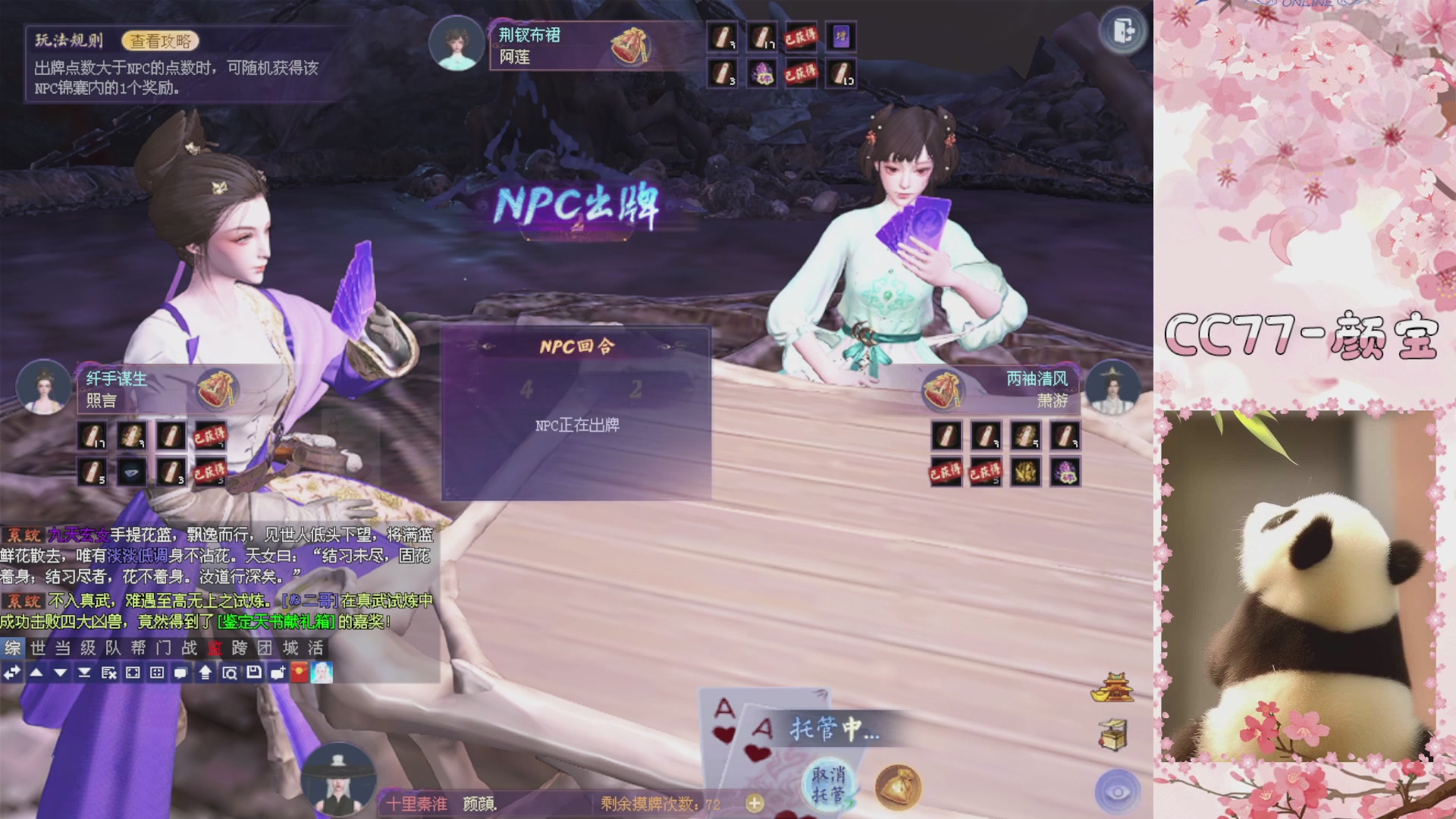
Task: Click the save chat log floppy disk icon
Action: [256, 673]
